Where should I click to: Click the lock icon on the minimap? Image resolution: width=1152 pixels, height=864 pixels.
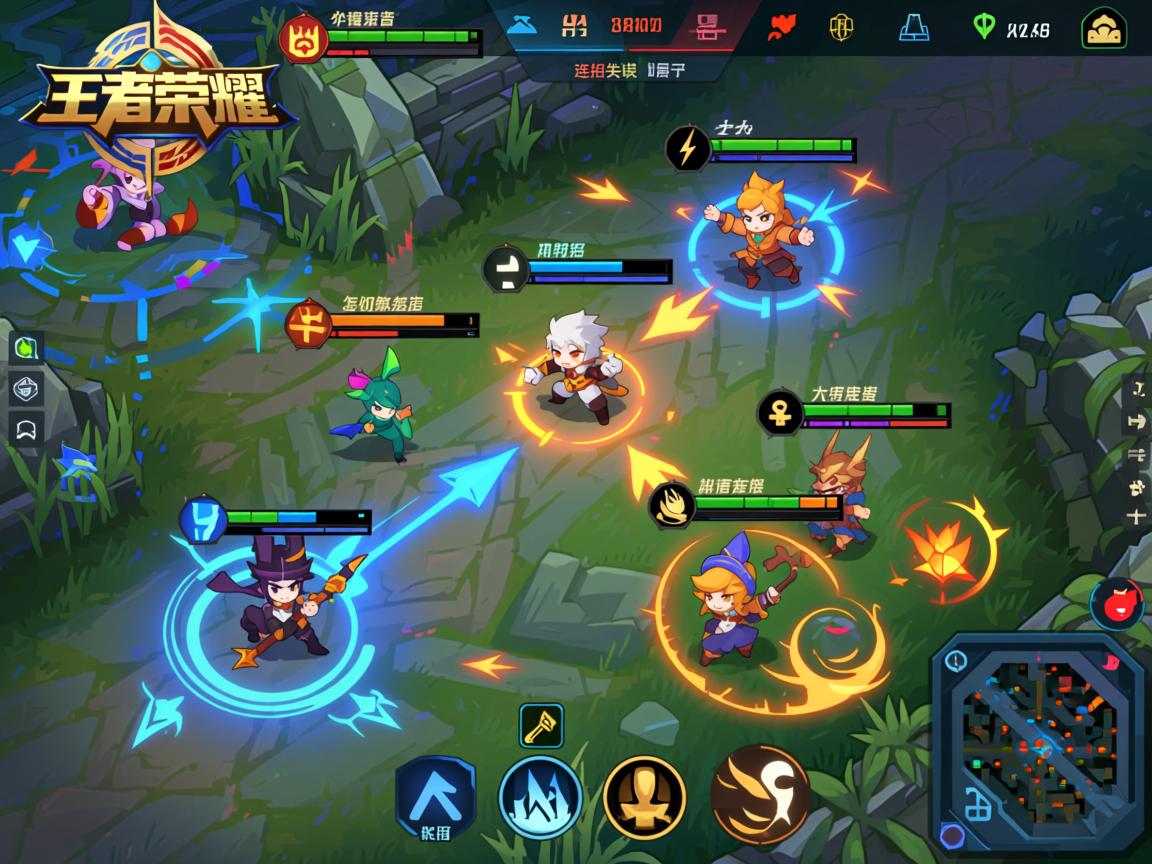977,802
